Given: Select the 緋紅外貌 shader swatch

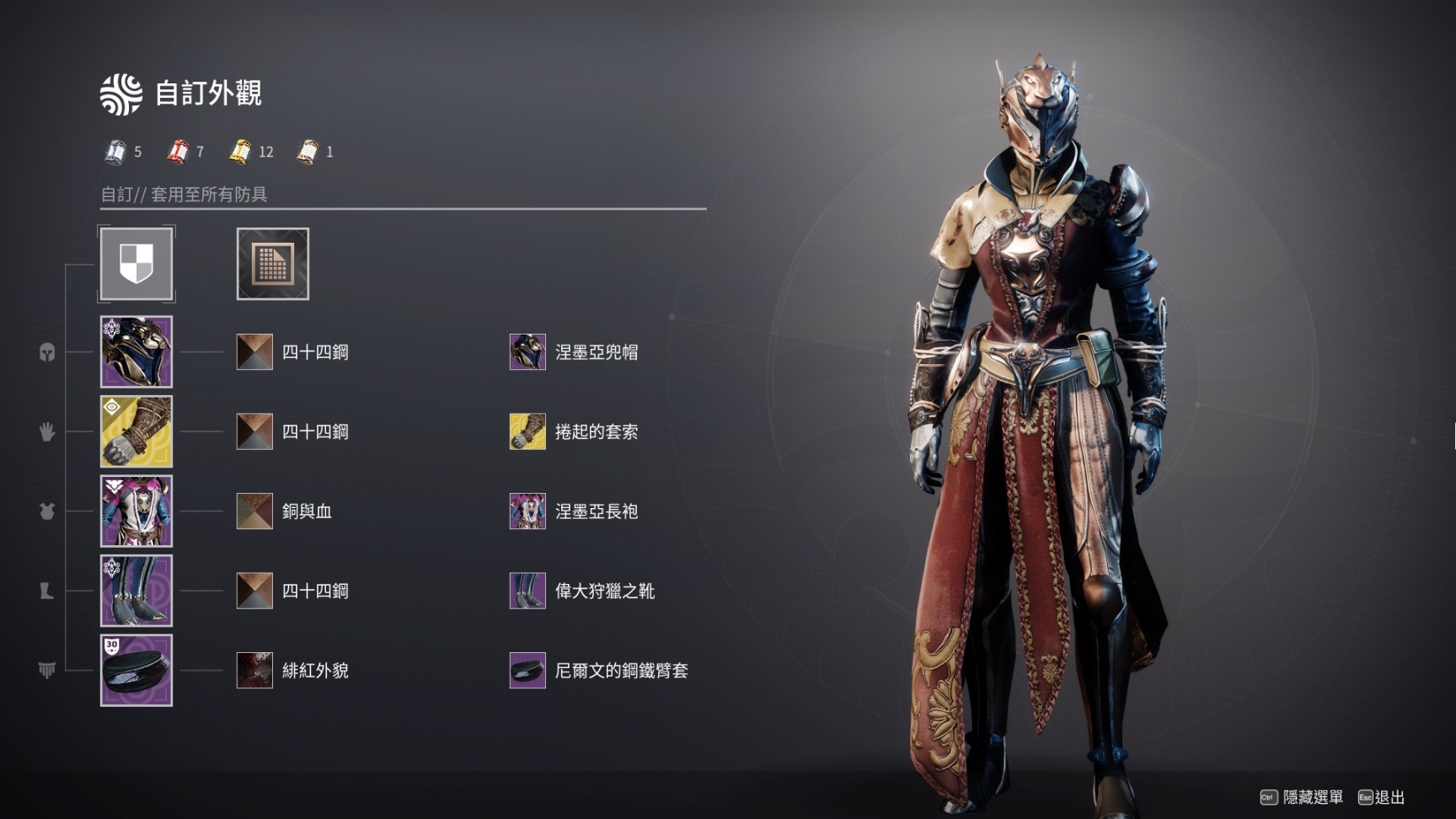Looking at the screenshot, I should 254,671.
